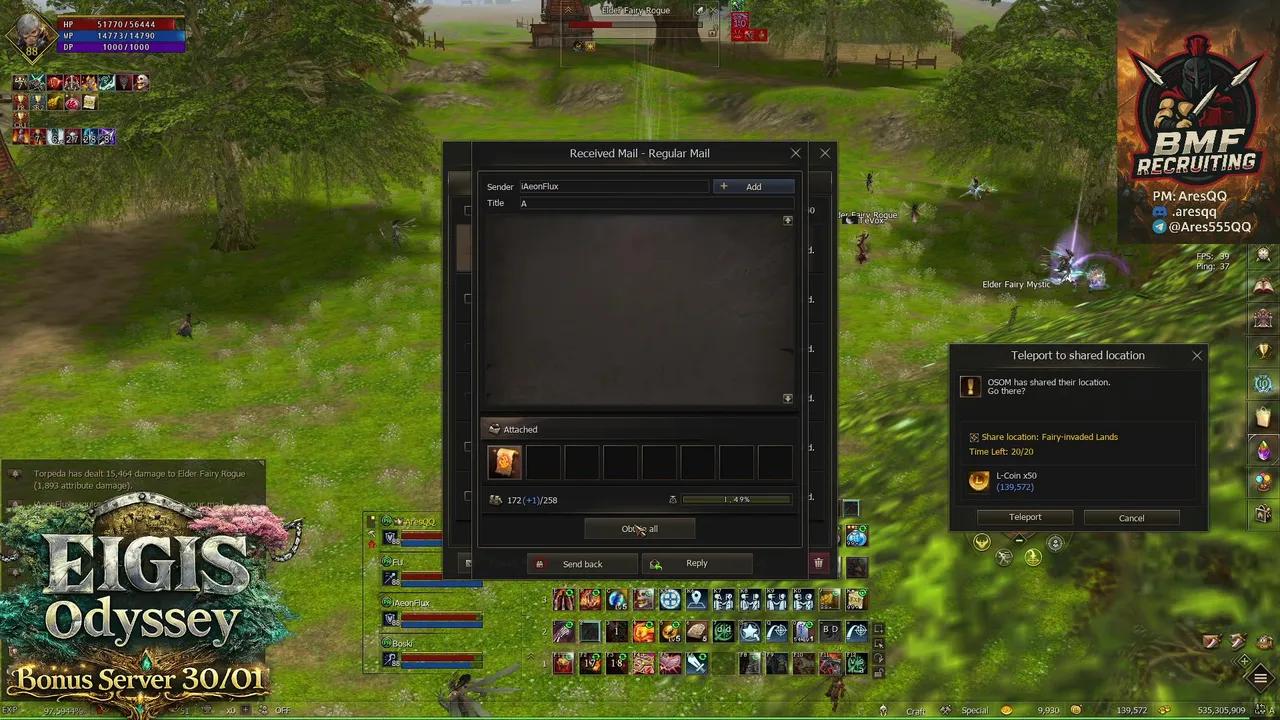Toggle the OFF switch on the bottom status bar

283,709
